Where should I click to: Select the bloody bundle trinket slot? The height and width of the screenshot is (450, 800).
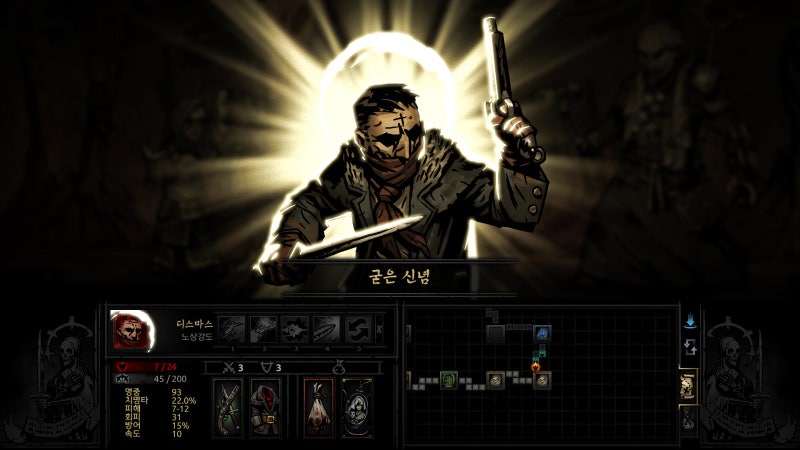click(x=318, y=407)
